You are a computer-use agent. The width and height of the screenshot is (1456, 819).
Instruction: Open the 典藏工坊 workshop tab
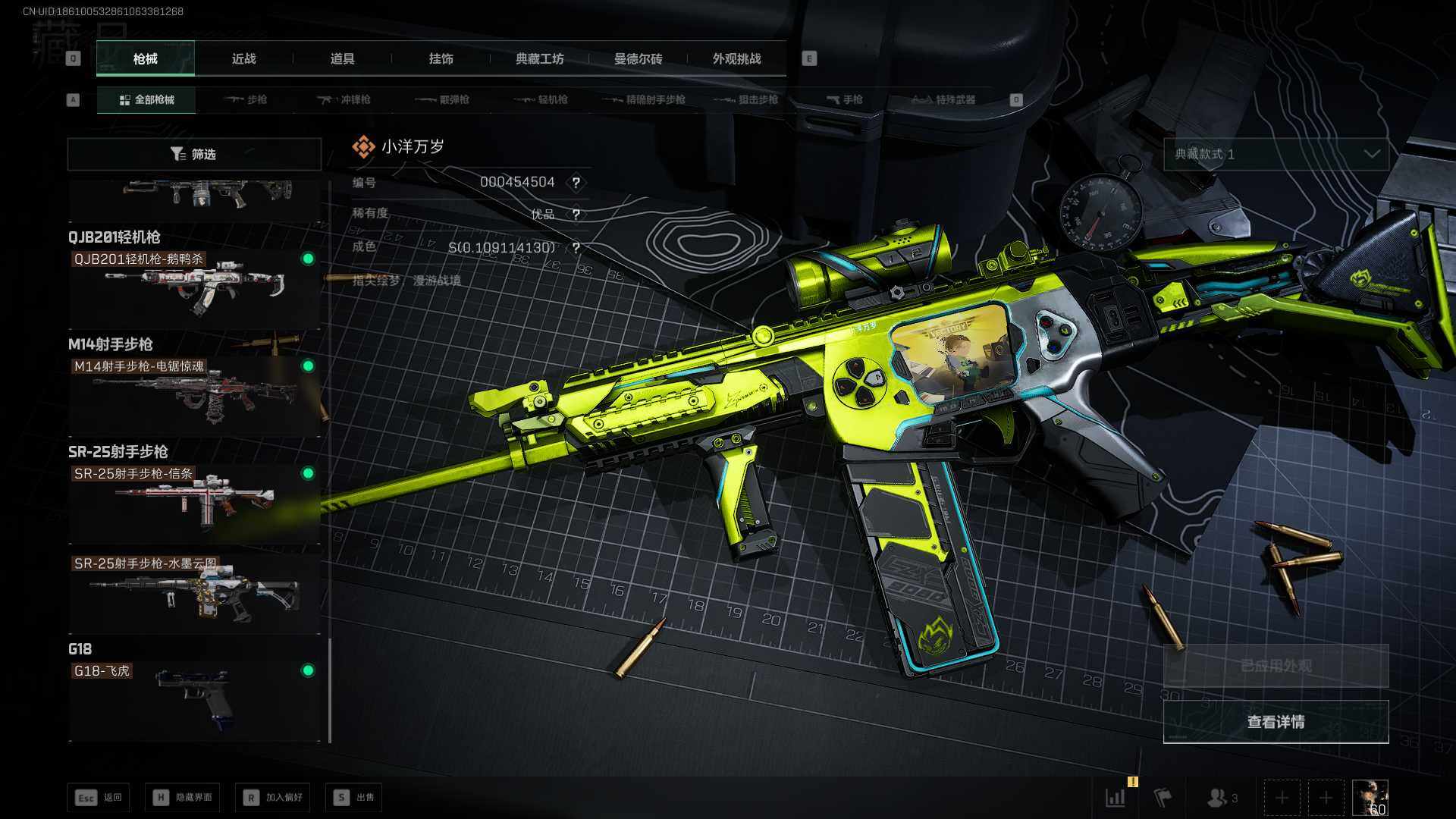tap(539, 59)
